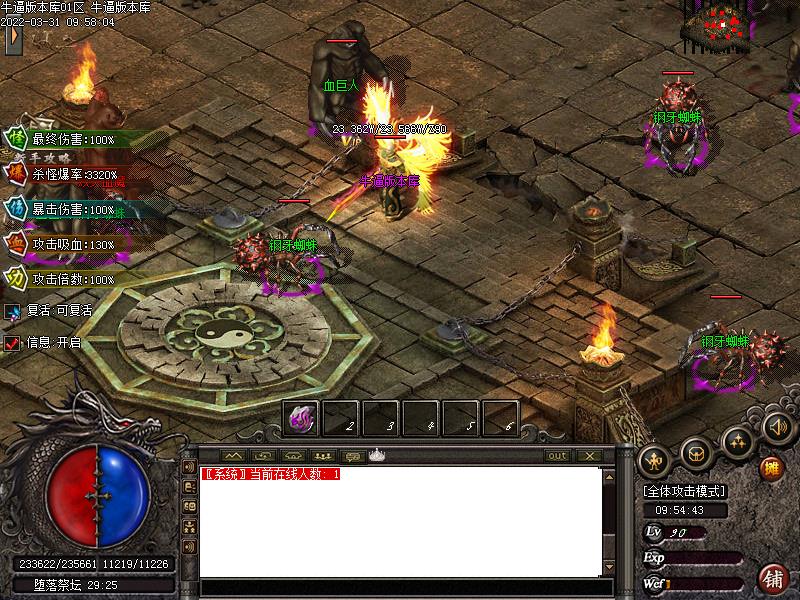Select the purple item in hotbar slot one
Viewport: 800px width, 600px height.
click(x=302, y=418)
